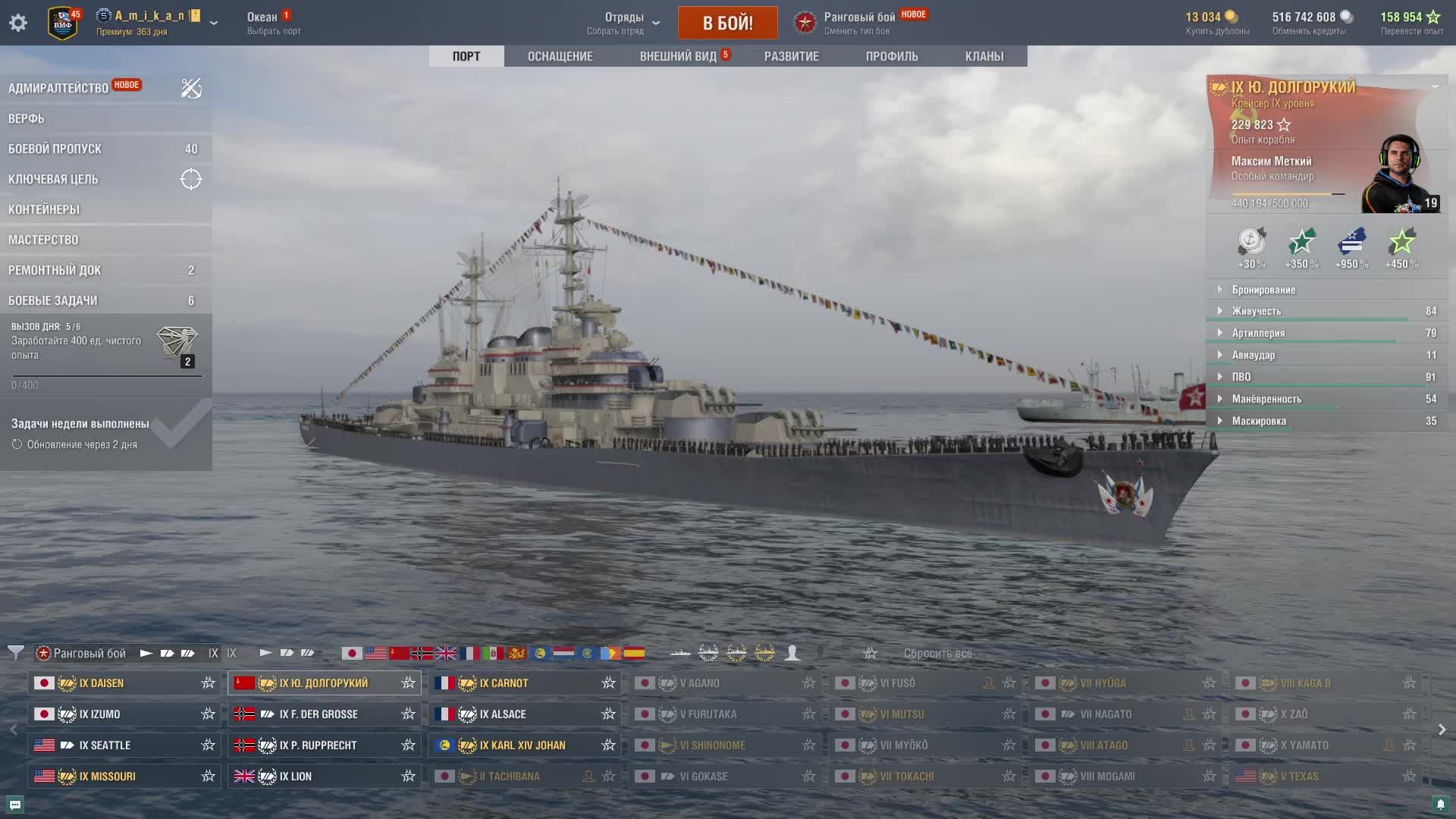Open the settings gear icon

18,23
